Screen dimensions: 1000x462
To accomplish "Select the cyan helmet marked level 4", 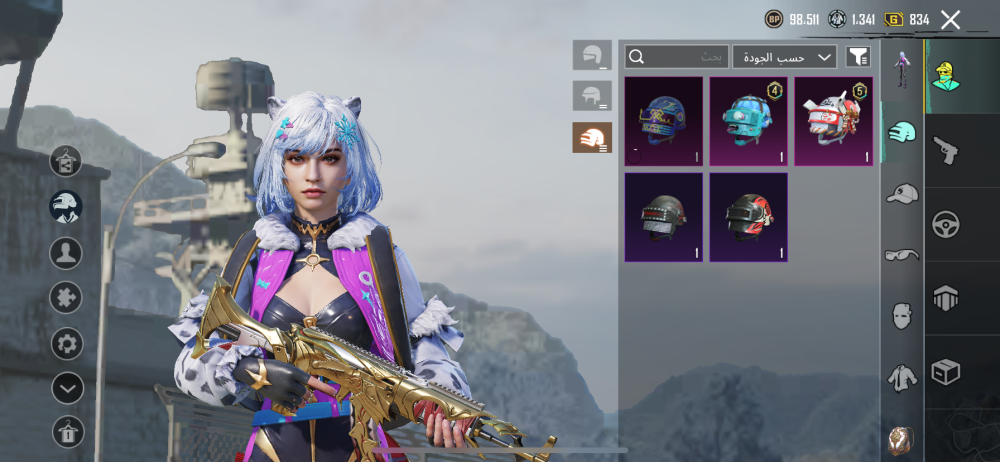I will (748, 121).
